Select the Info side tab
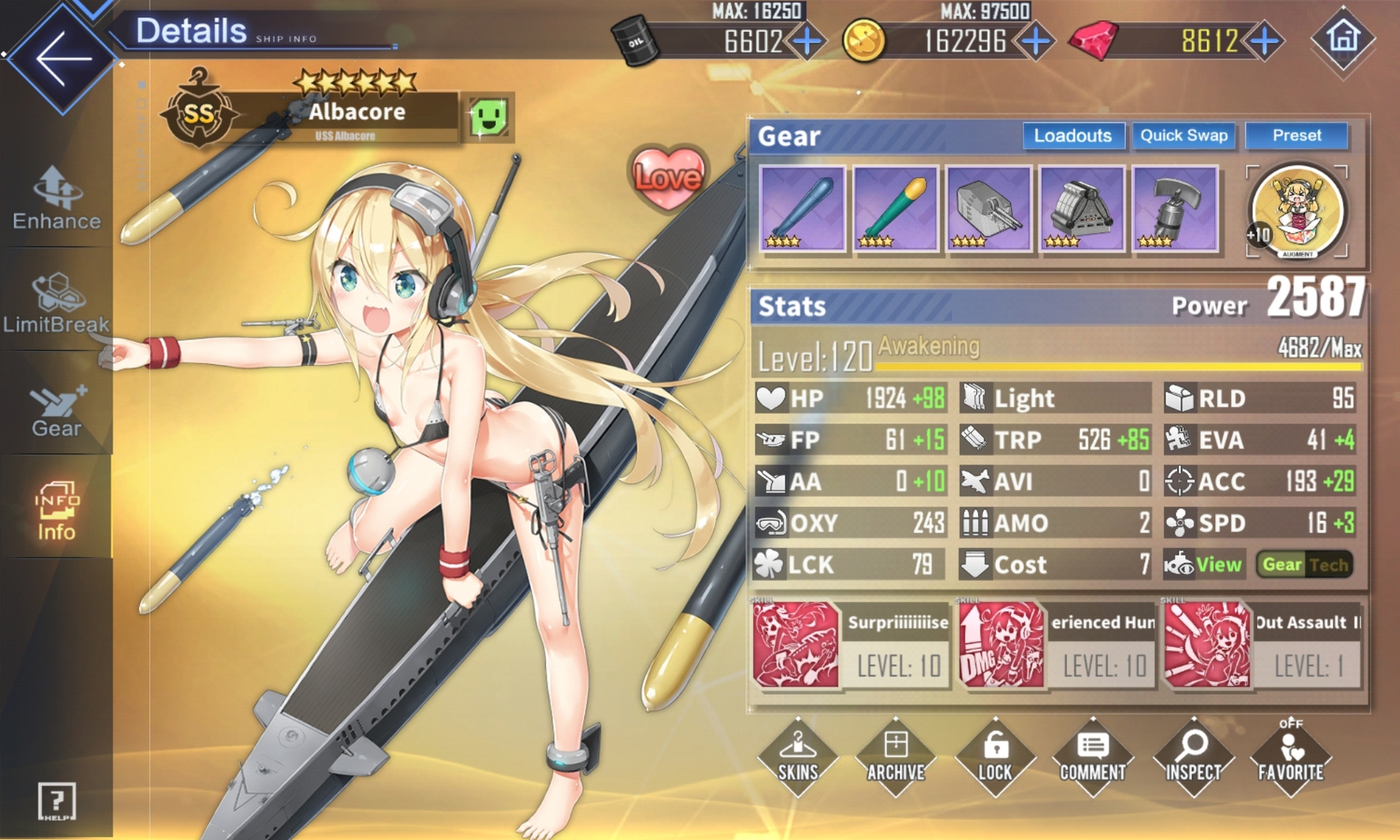 click(x=56, y=510)
